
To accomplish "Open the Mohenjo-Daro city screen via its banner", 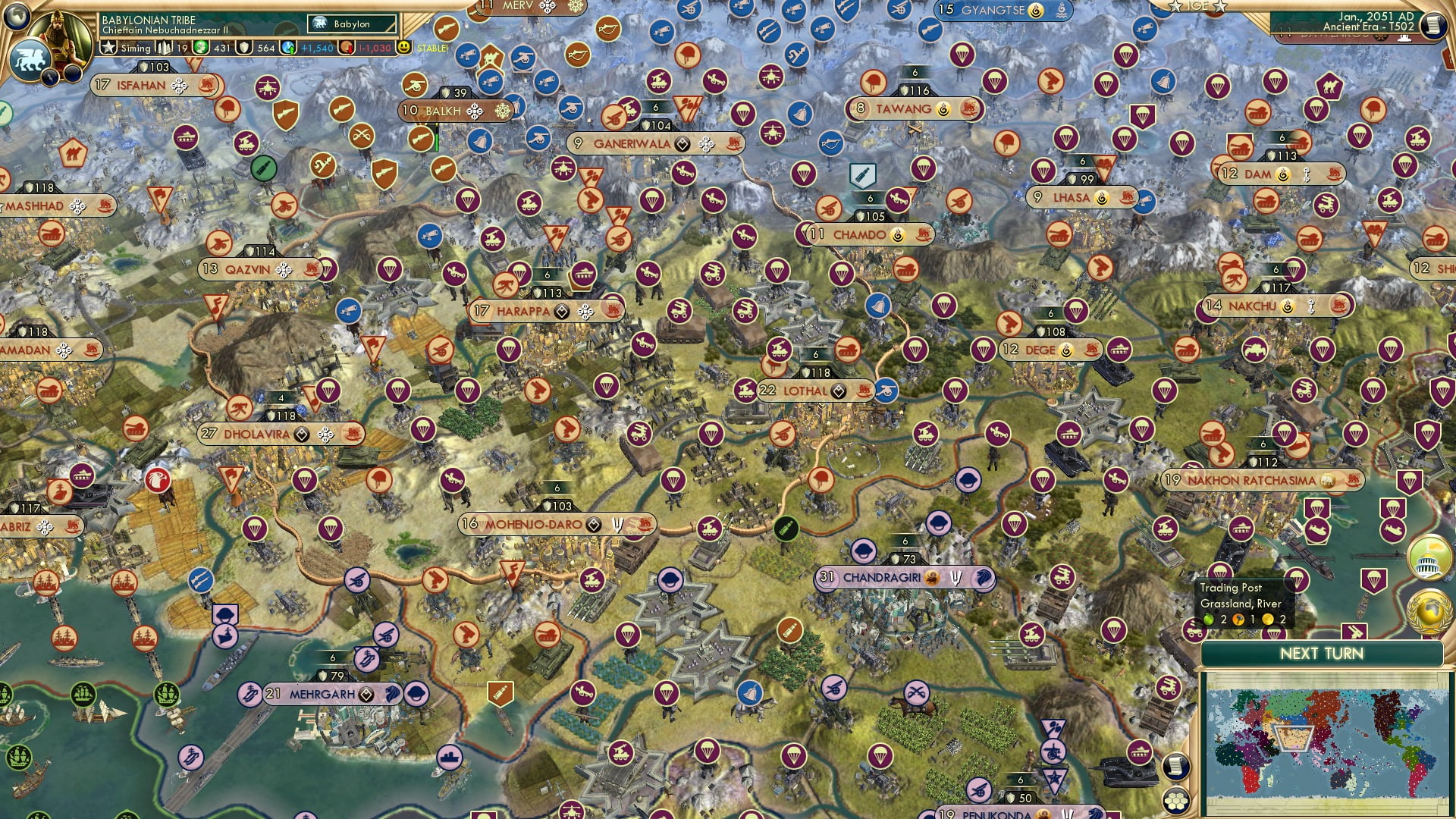I will pos(533,523).
